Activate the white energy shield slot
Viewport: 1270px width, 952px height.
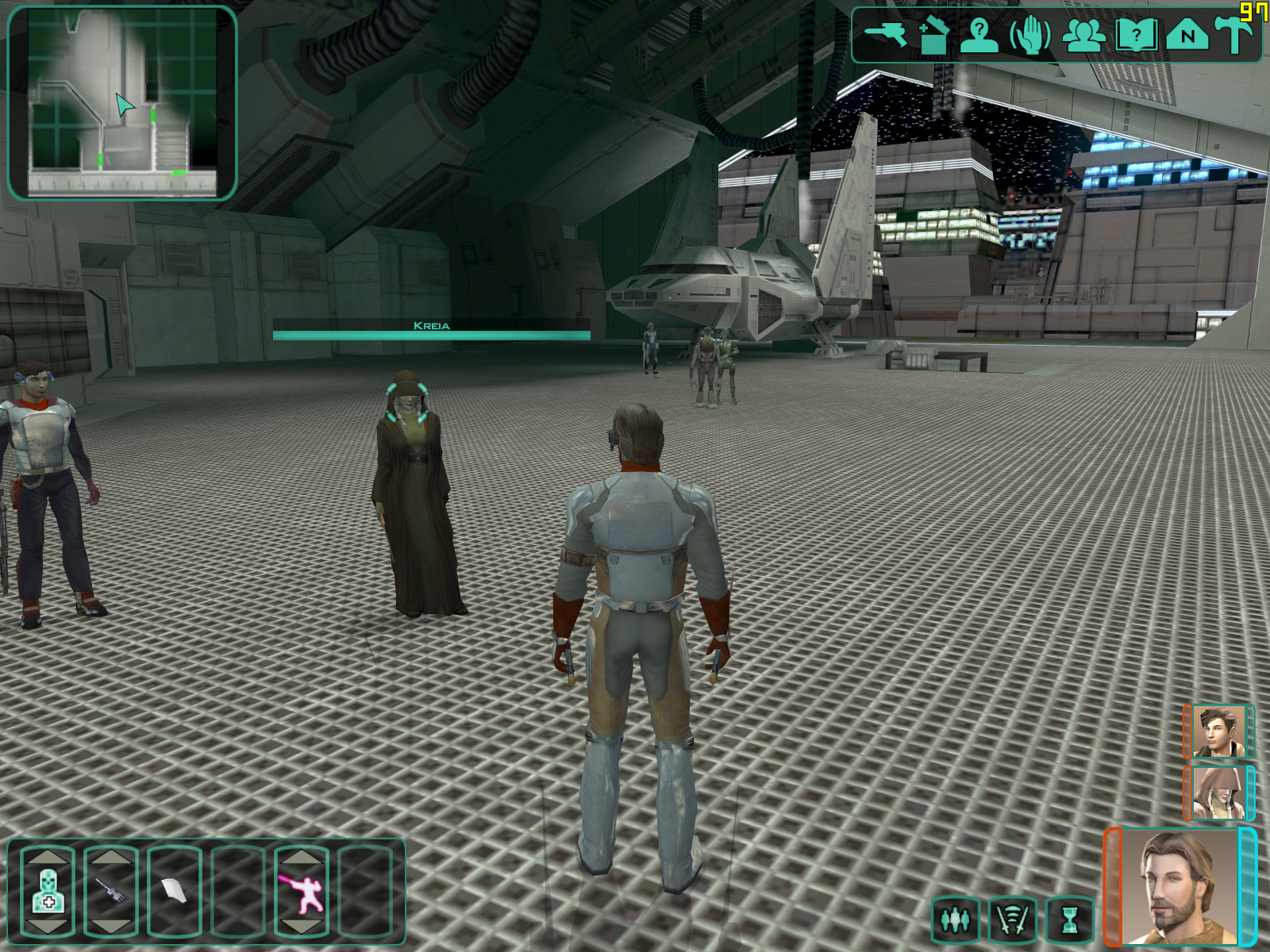coord(175,890)
